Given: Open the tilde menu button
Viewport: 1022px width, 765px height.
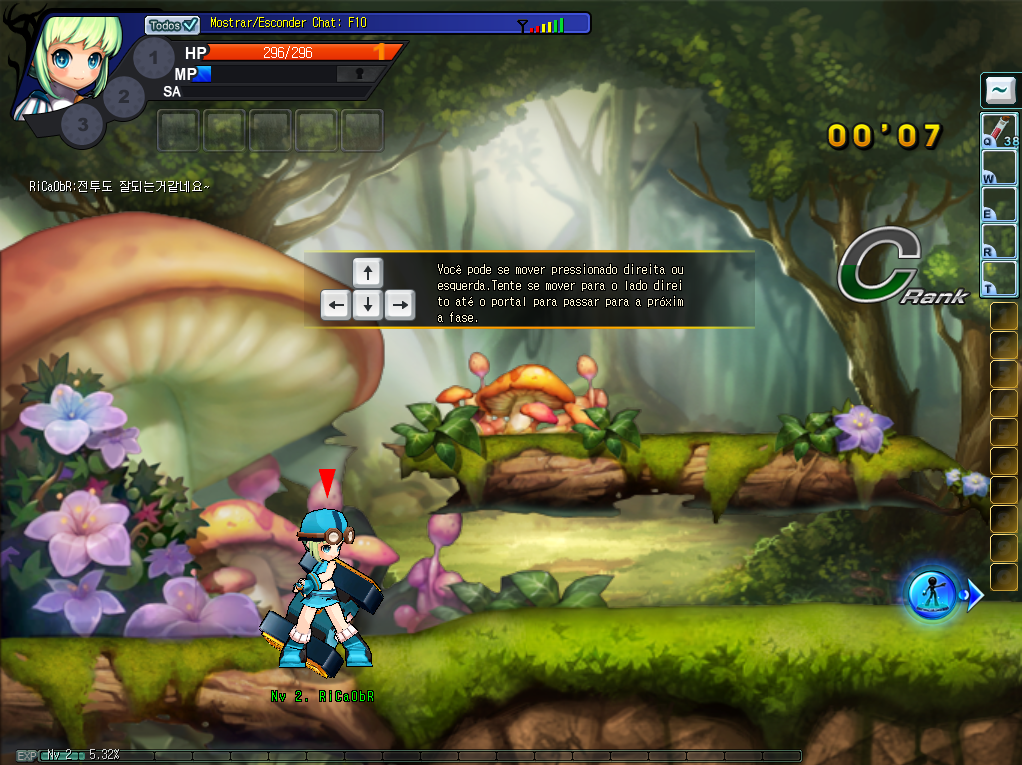Looking at the screenshot, I should 999,91.
